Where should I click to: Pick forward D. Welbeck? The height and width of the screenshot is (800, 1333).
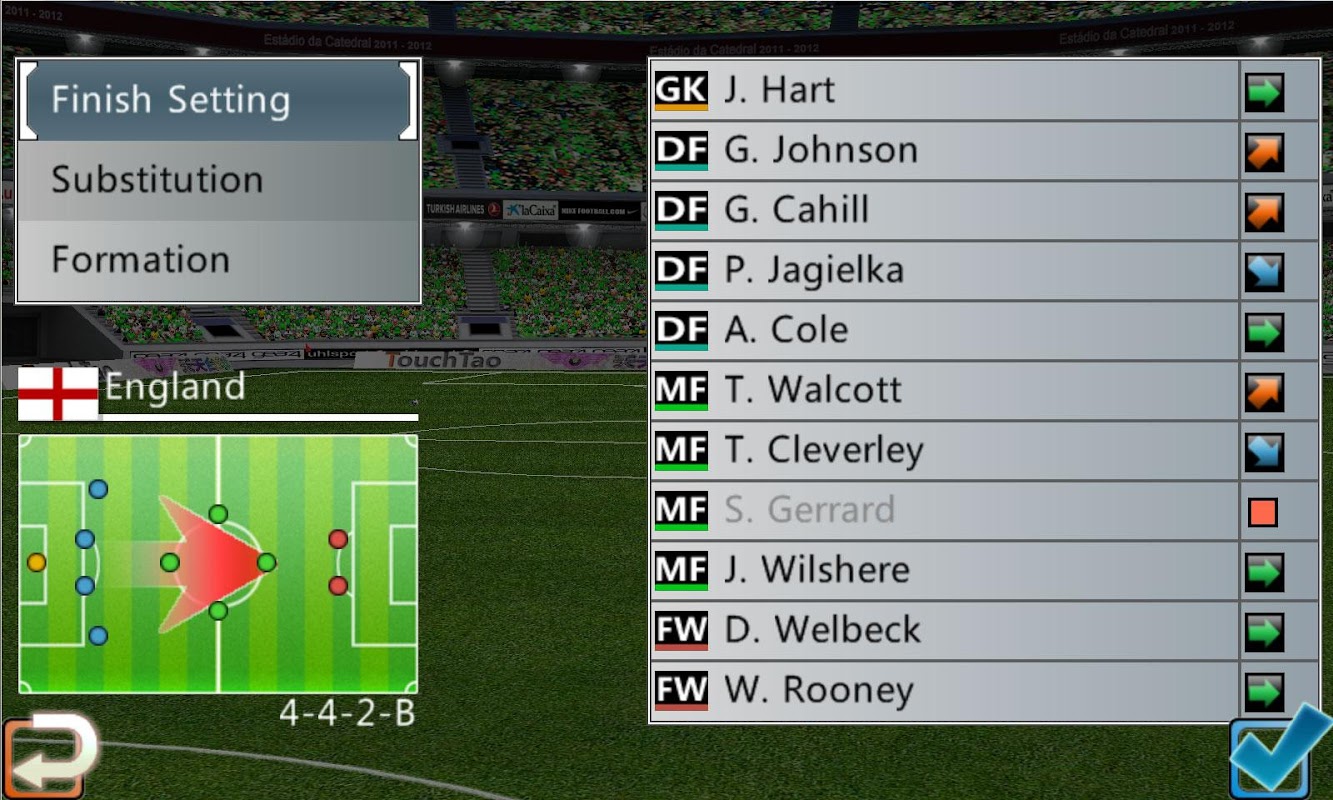click(x=945, y=631)
